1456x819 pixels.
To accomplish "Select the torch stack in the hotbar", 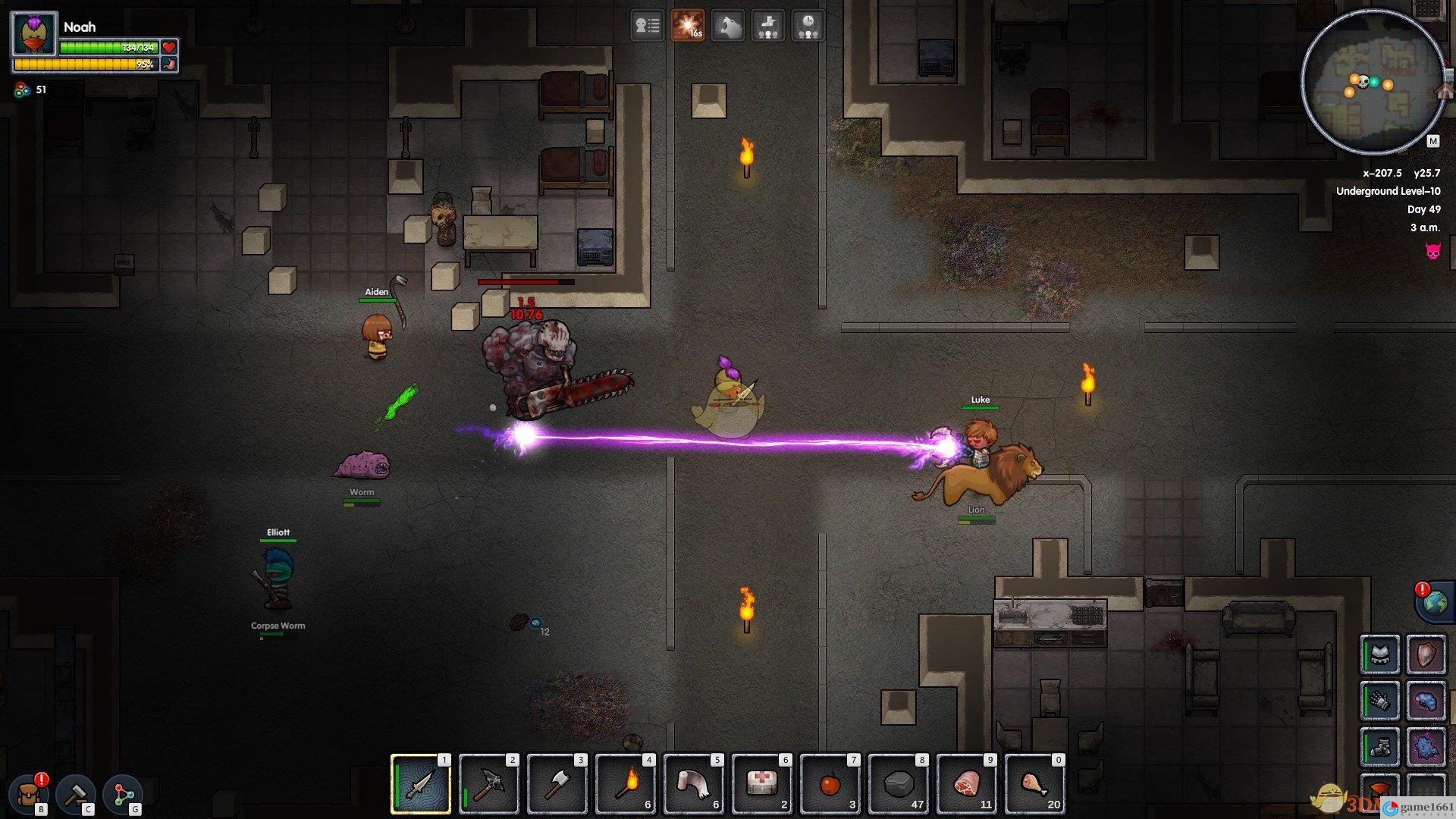I will pos(625,784).
